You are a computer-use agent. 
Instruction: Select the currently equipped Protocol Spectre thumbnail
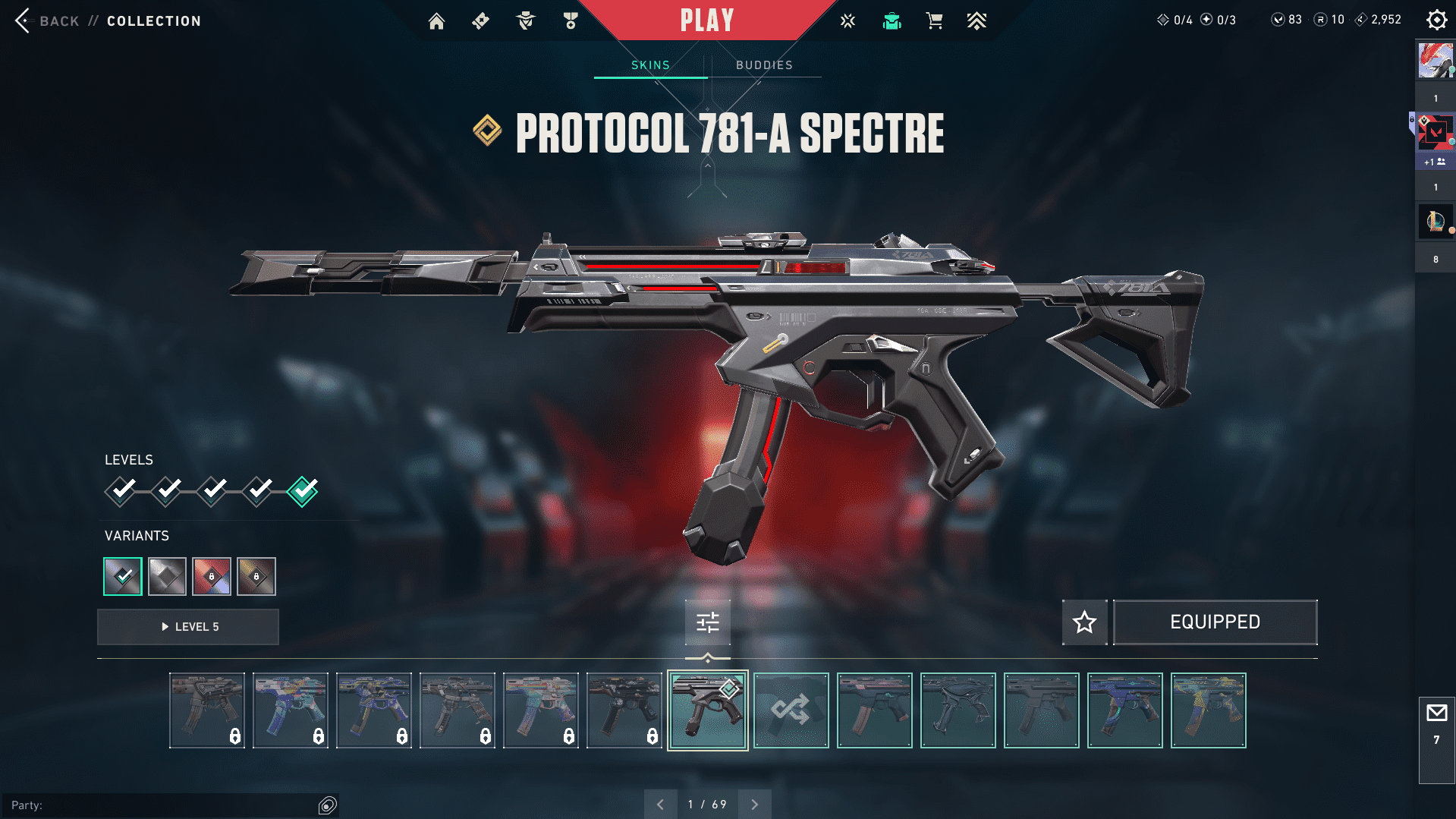pyautogui.click(x=707, y=710)
